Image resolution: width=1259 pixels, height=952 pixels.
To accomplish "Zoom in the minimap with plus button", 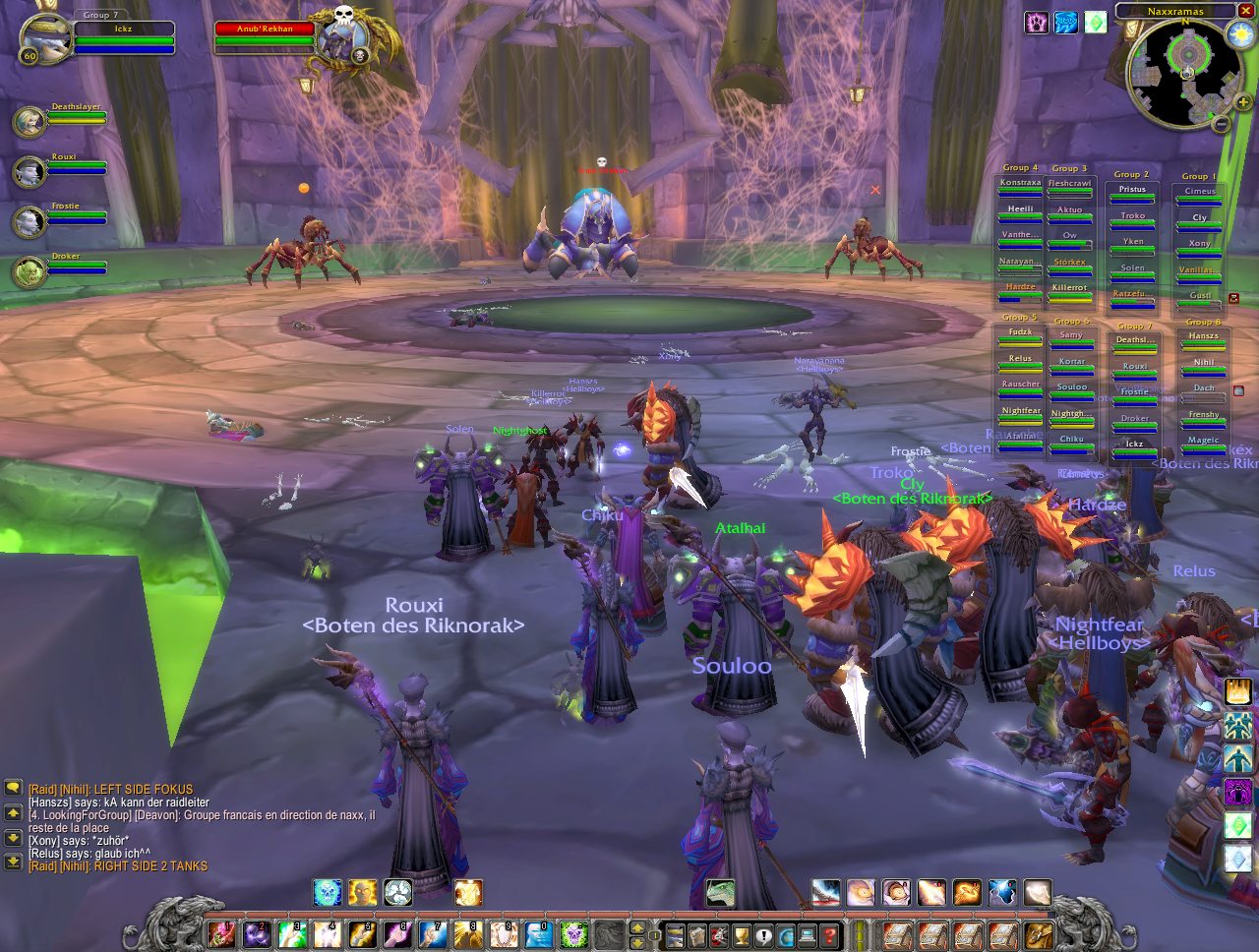I will coord(1242,102).
